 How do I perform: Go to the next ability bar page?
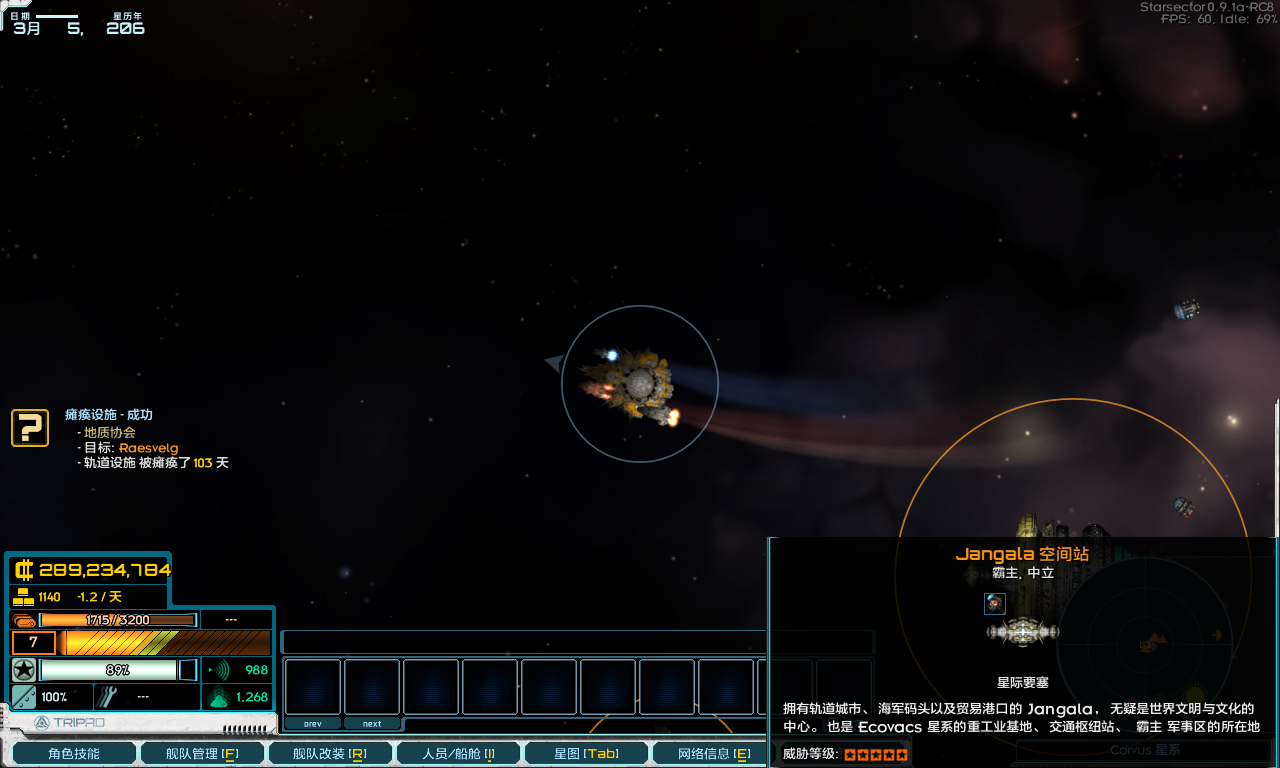coord(372,723)
